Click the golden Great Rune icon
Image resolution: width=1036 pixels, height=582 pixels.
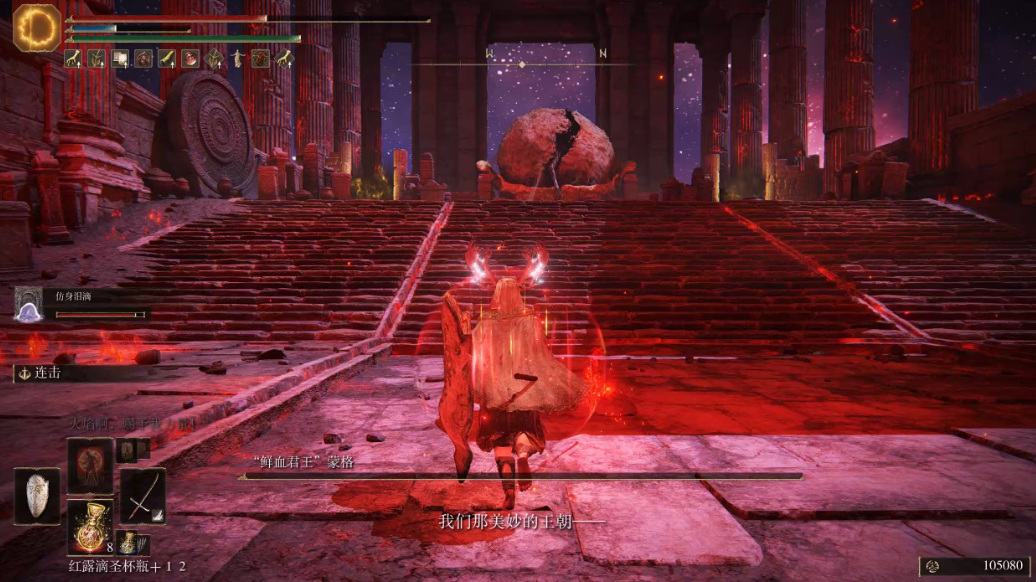point(36,26)
